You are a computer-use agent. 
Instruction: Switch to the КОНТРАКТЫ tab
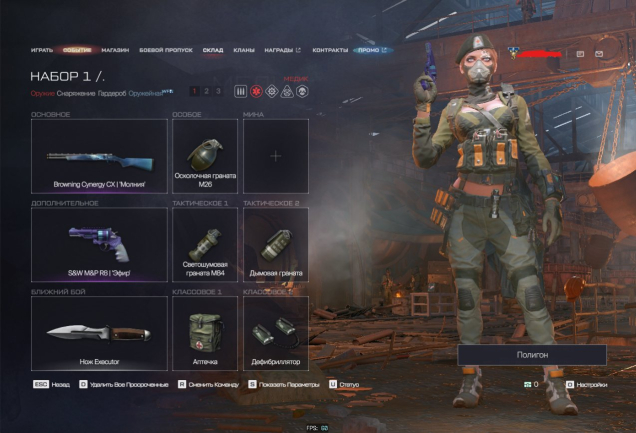coord(329,49)
